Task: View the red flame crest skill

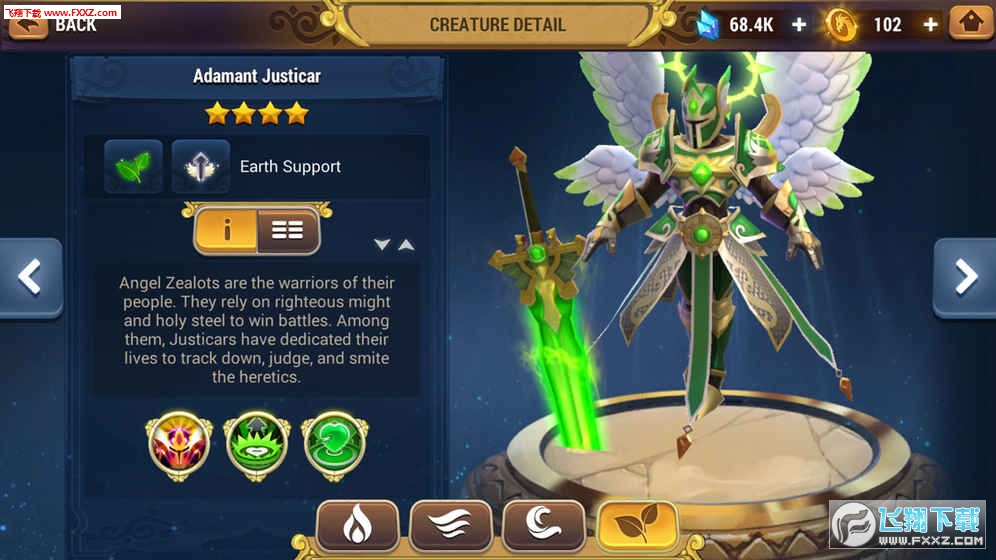Action: pos(180,442)
